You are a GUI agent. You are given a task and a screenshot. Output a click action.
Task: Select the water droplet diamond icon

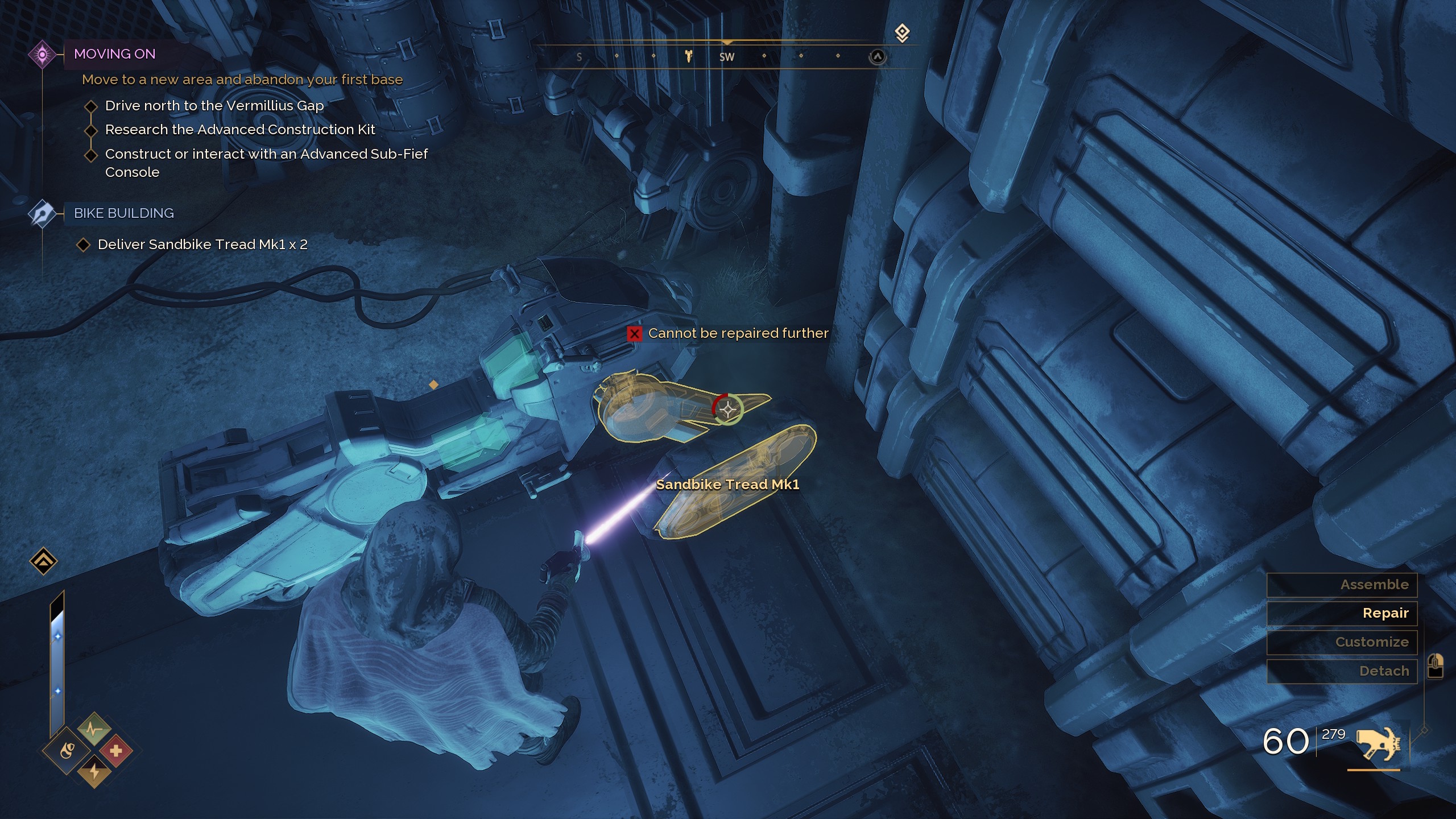[x=67, y=749]
